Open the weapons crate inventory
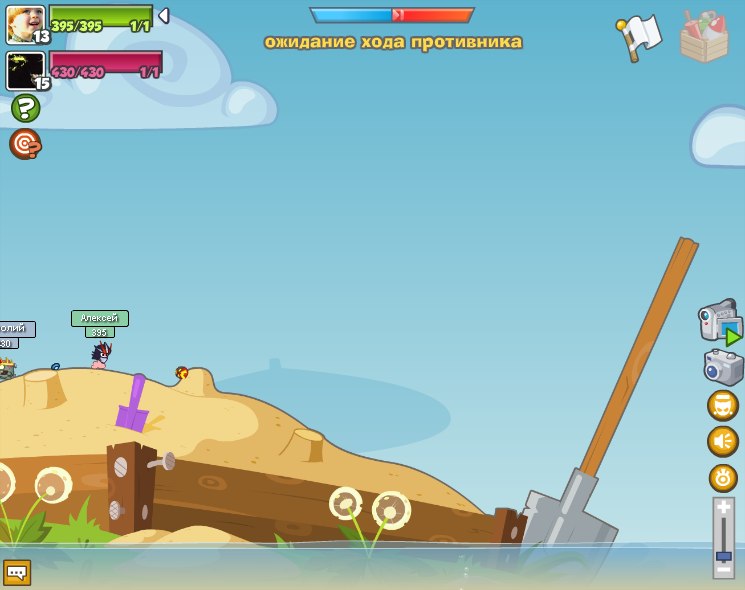Screen dimensions: 745x590 click(x=705, y=37)
